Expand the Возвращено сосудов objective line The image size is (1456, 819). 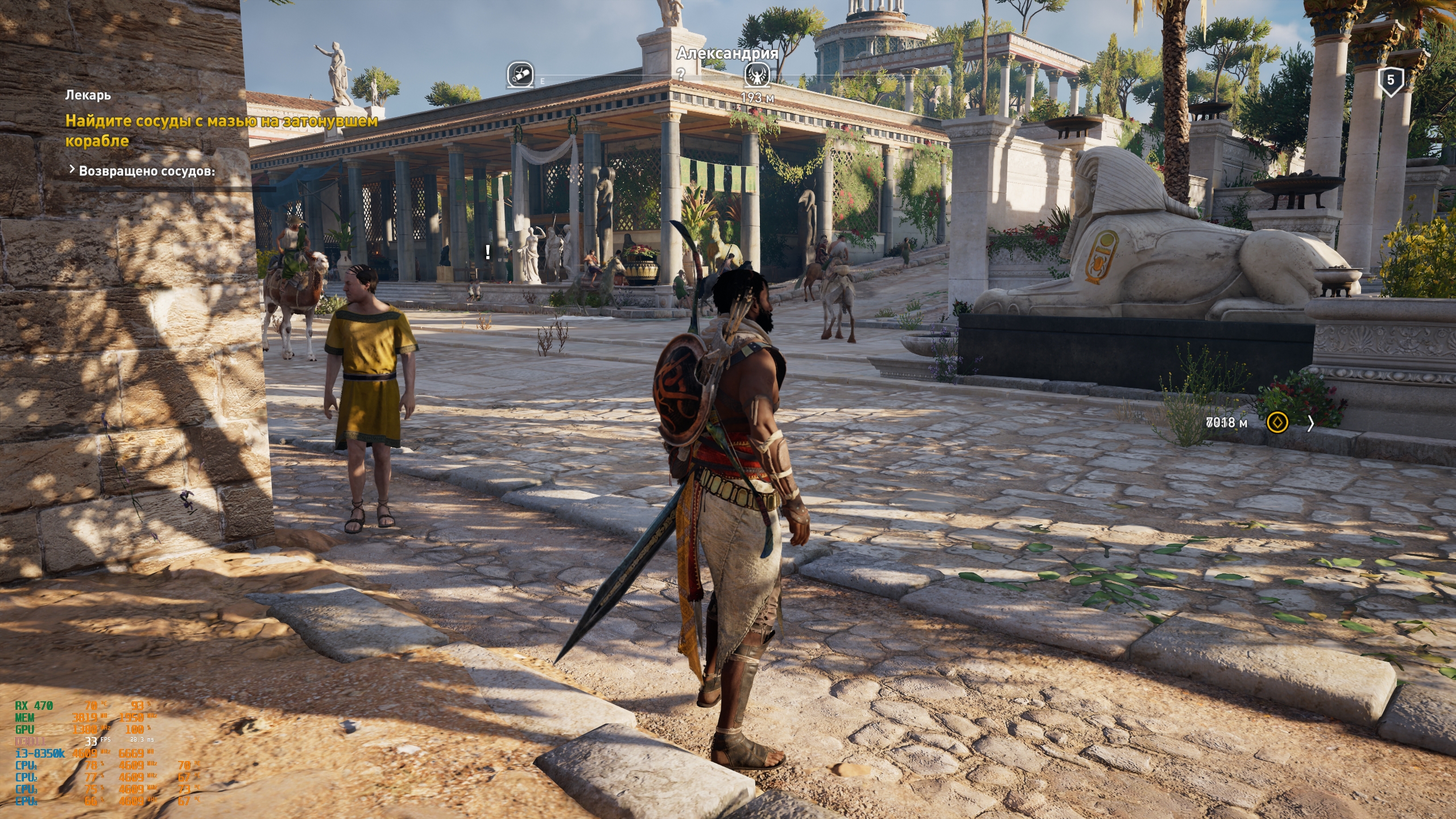click(142, 171)
